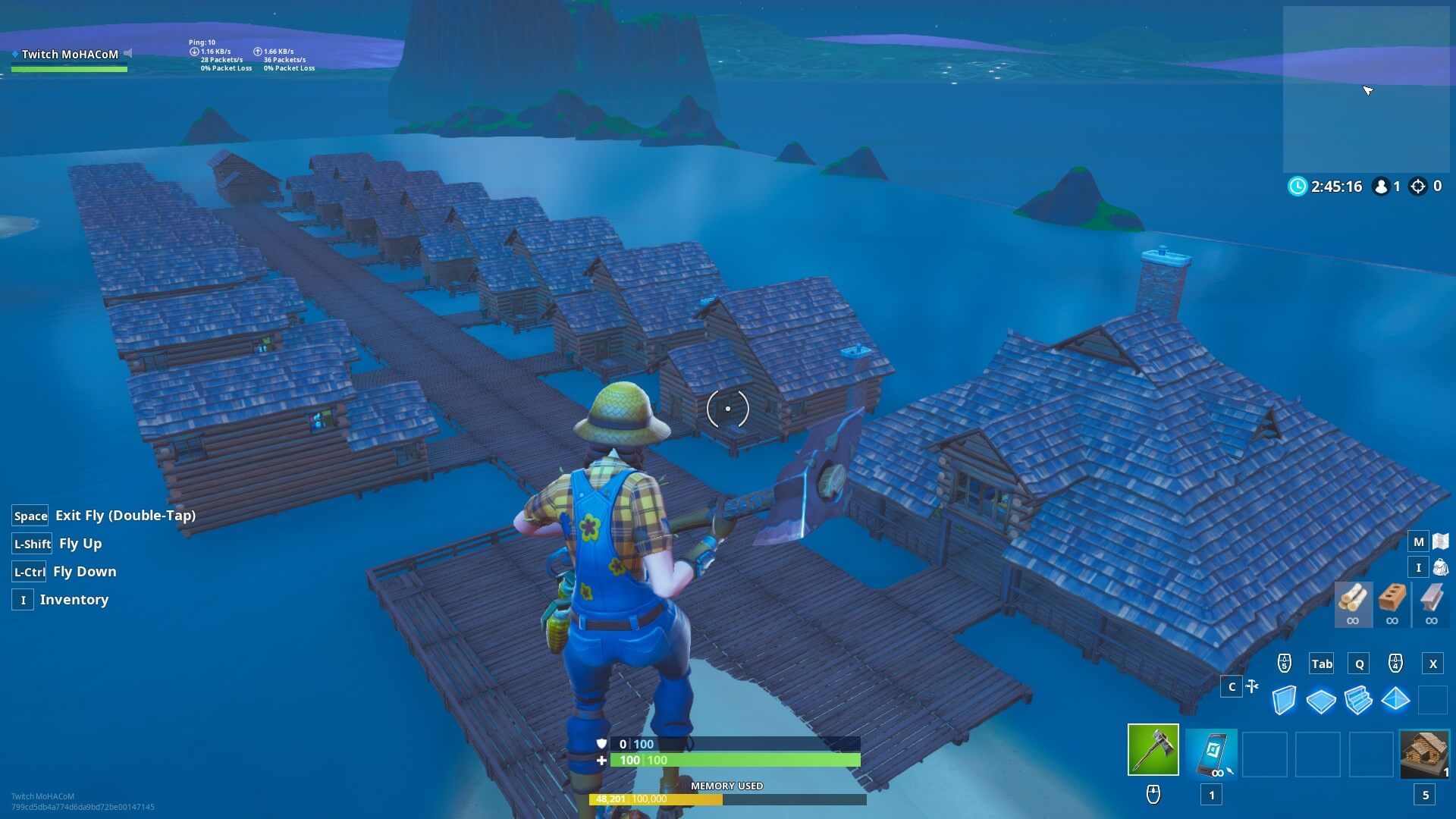
Task: Choose the wall building piece
Action: (1284, 700)
